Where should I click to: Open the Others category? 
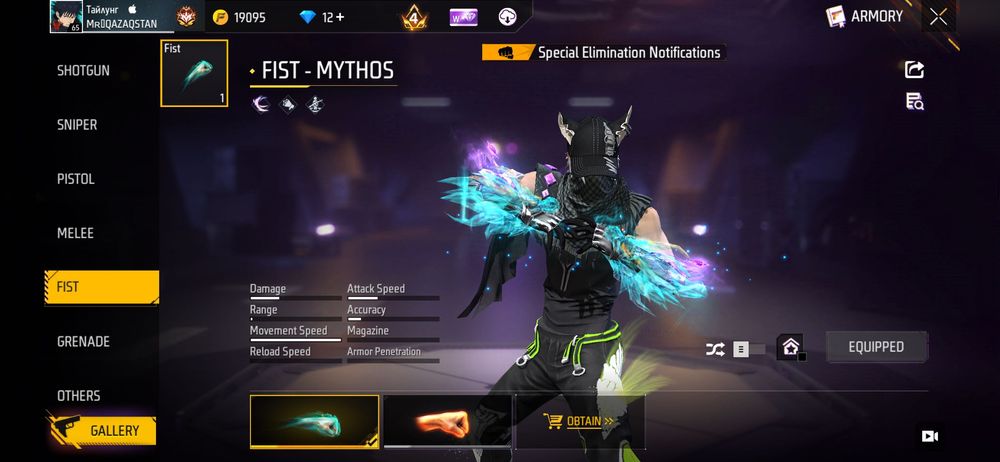pos(78,395)
